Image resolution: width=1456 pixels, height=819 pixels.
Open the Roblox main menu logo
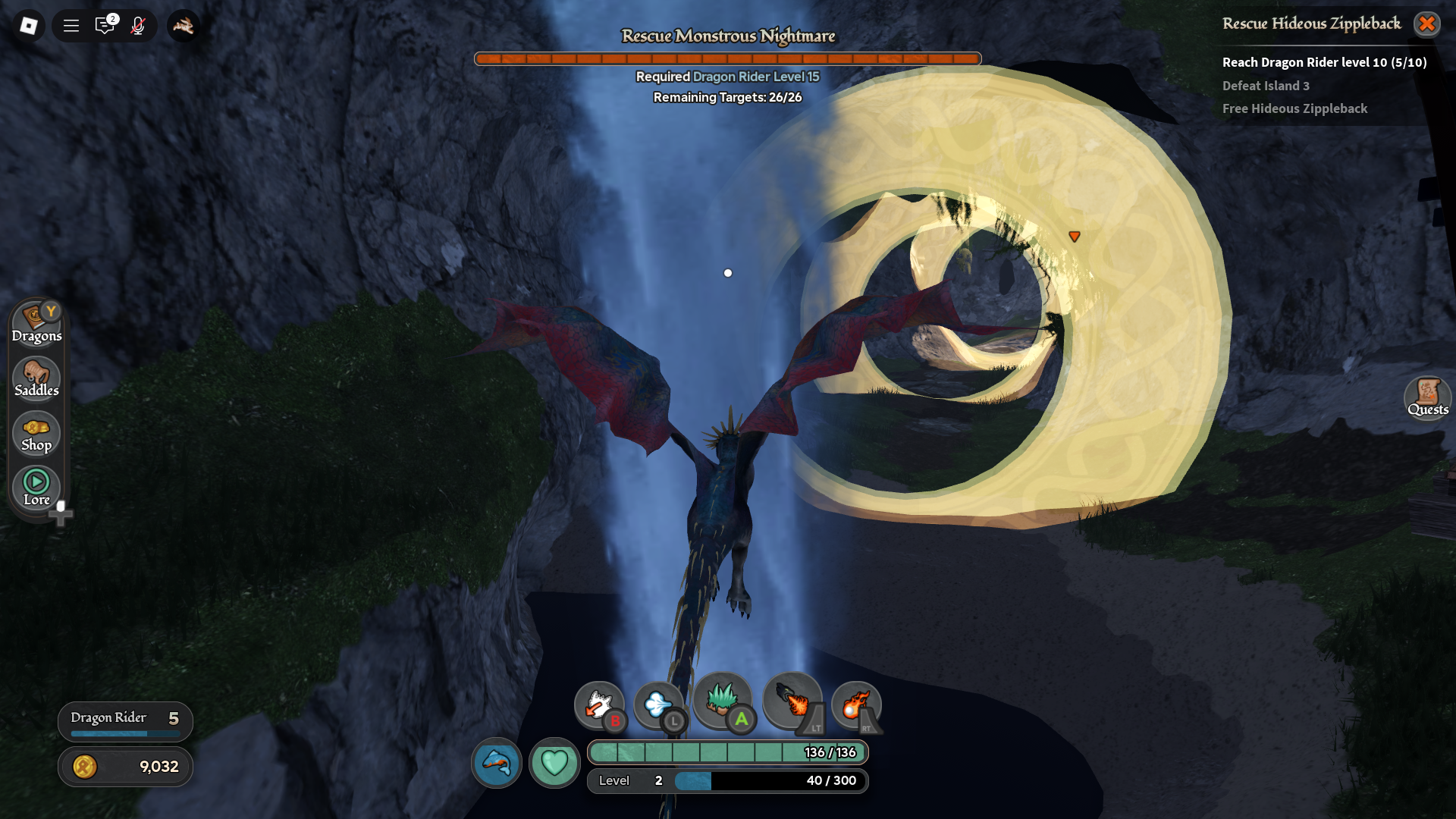point(28,26)
